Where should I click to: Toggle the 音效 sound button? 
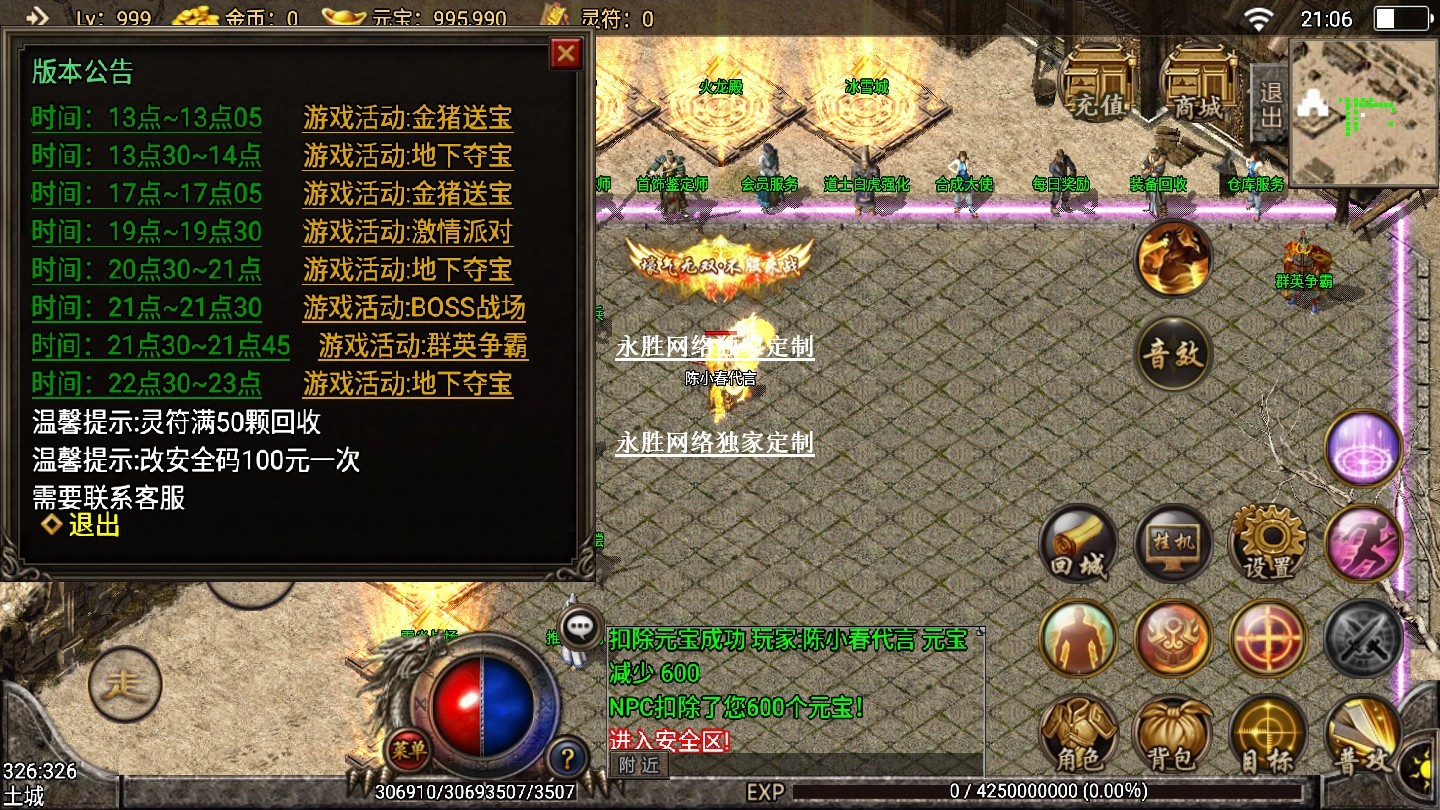tap(1174, 354)
